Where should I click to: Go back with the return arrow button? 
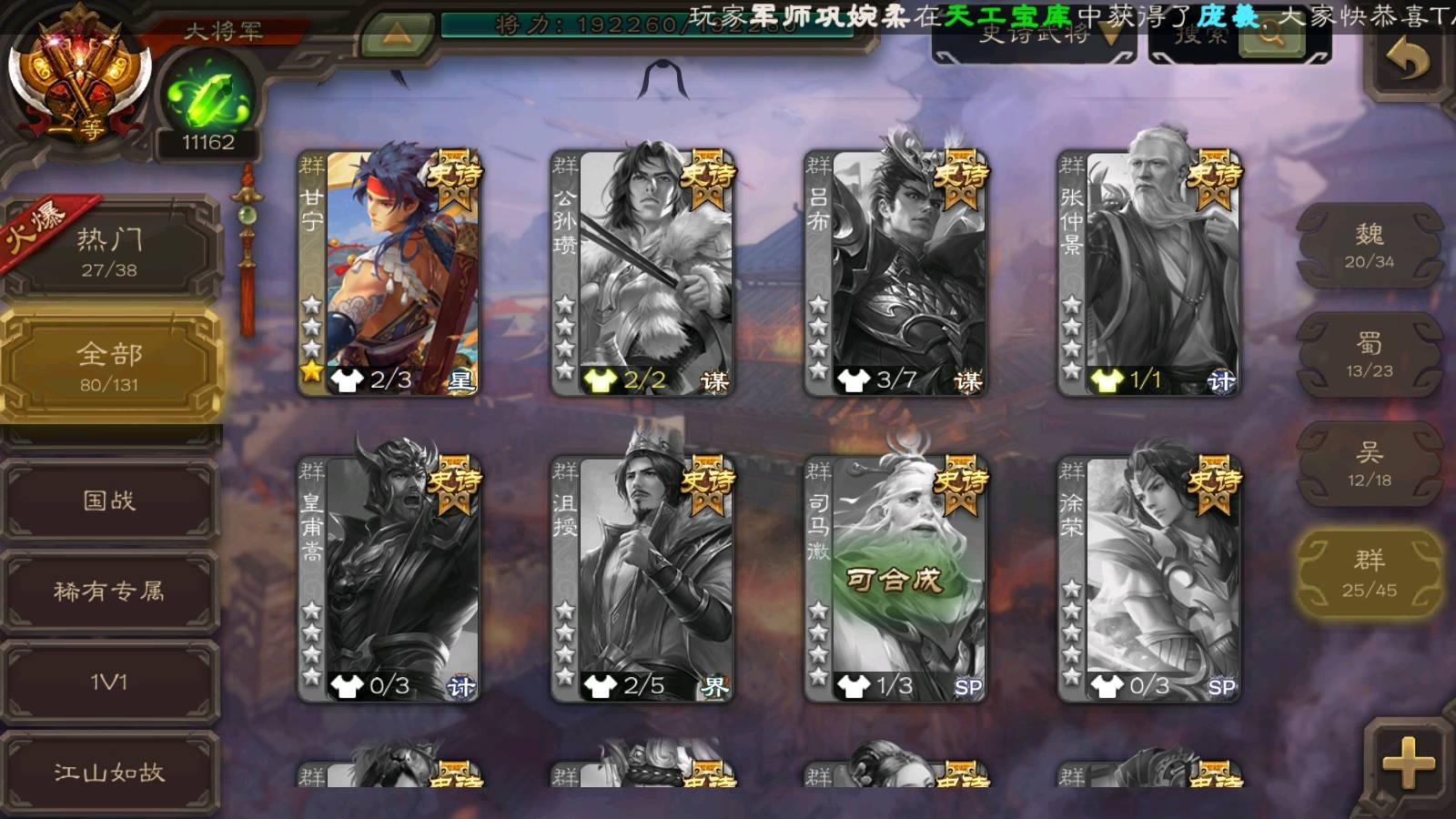pyautogui.click(x=1407, y=60)
